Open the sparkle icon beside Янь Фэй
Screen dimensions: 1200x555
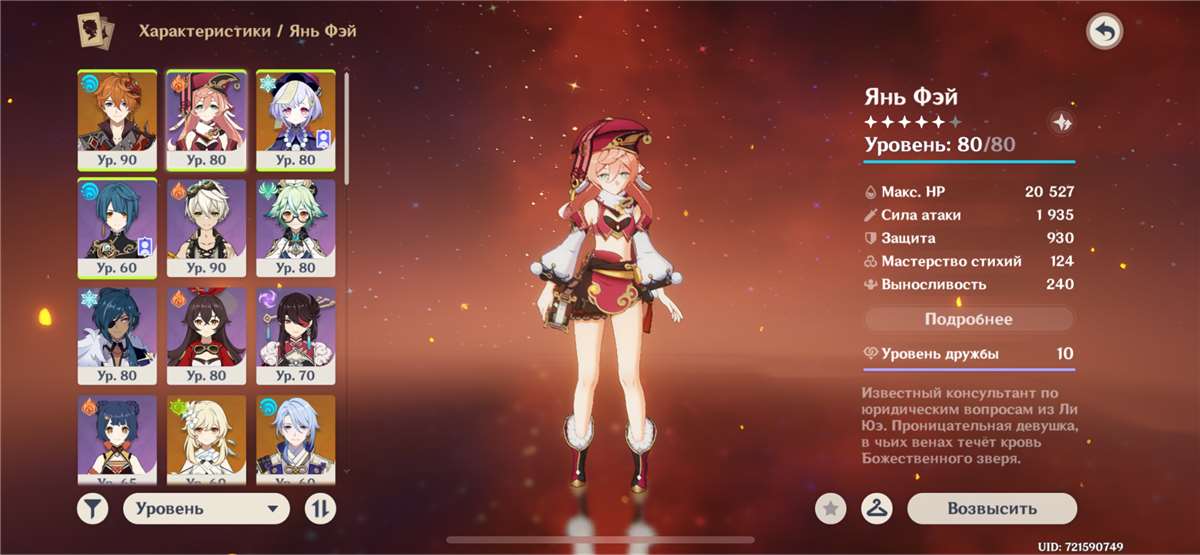click(x=1061, y=122)
